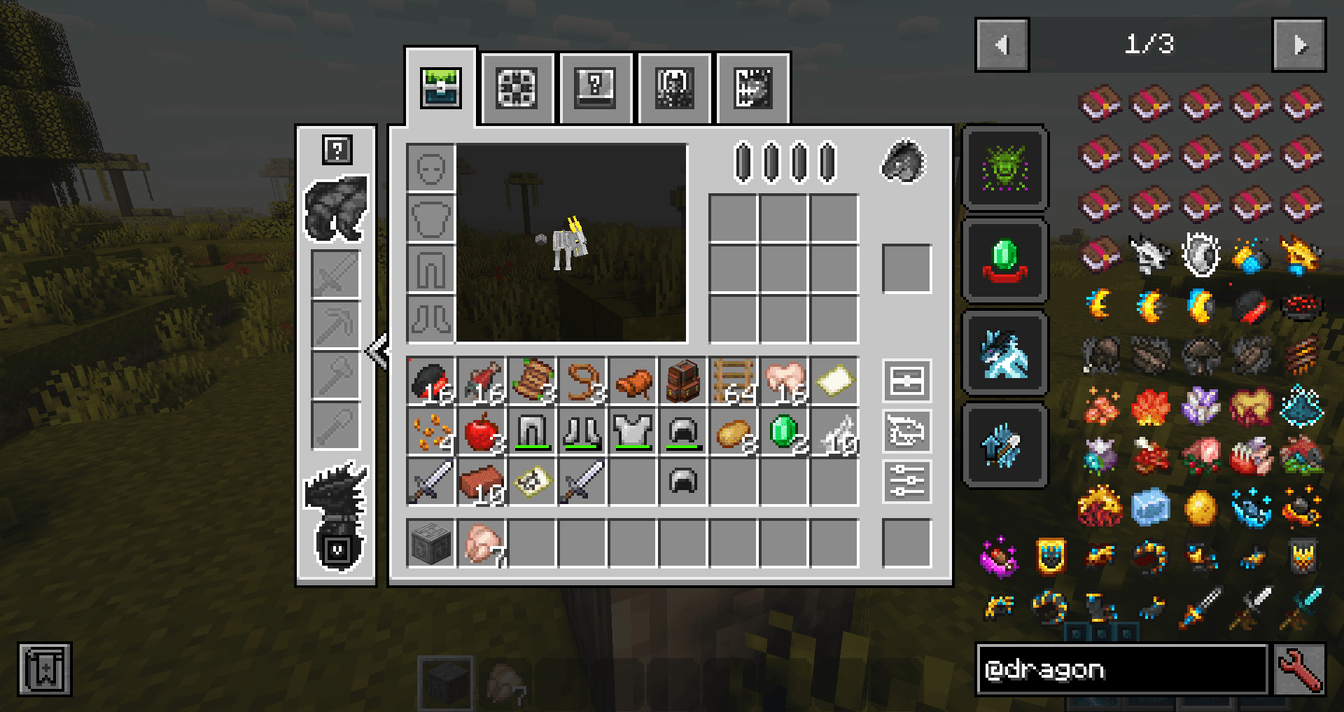The height and width of the screenshot is (712, 1344).
Task: Open the green glowing creature face panel
Action: (1005, 168)
